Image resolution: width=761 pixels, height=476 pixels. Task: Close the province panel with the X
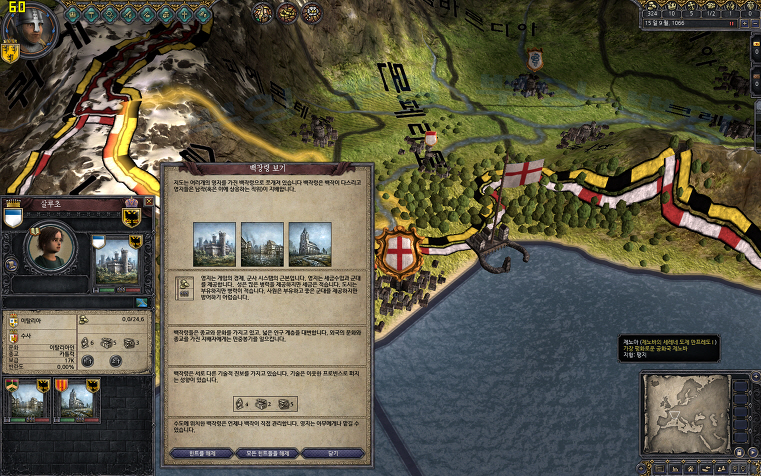149,201
